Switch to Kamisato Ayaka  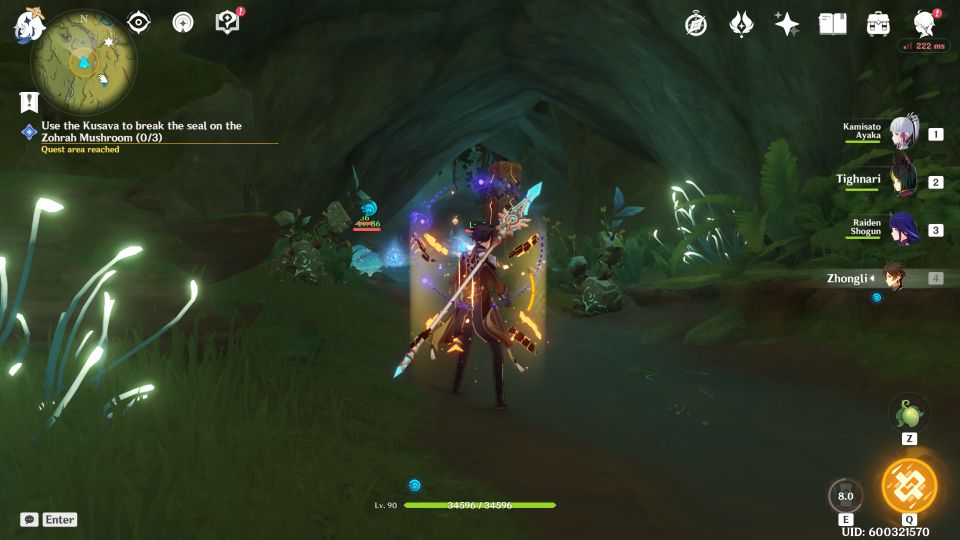click(x=904, y=132)
